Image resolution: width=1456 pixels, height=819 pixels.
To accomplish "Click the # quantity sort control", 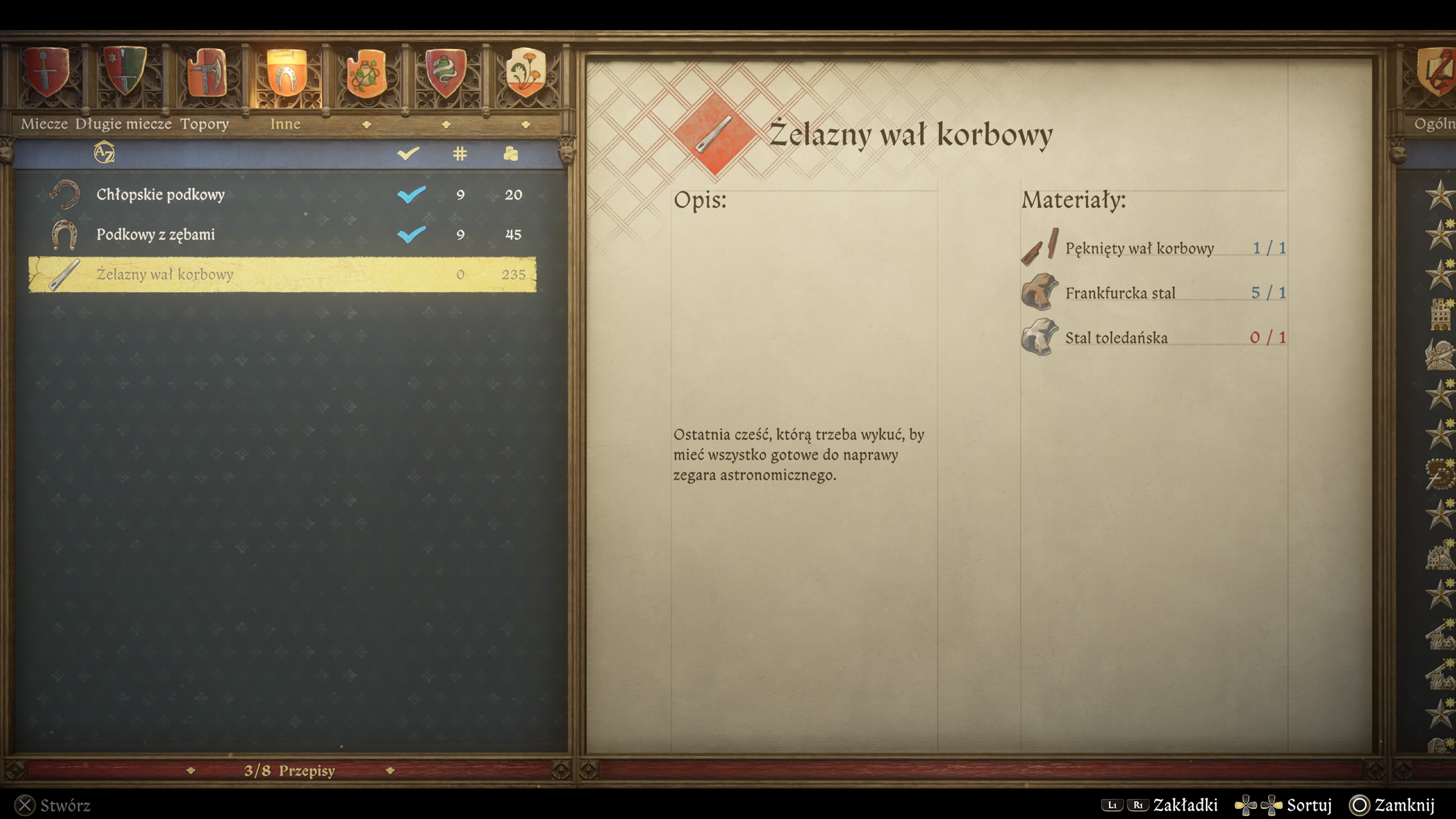I will [x=461, y=154].
